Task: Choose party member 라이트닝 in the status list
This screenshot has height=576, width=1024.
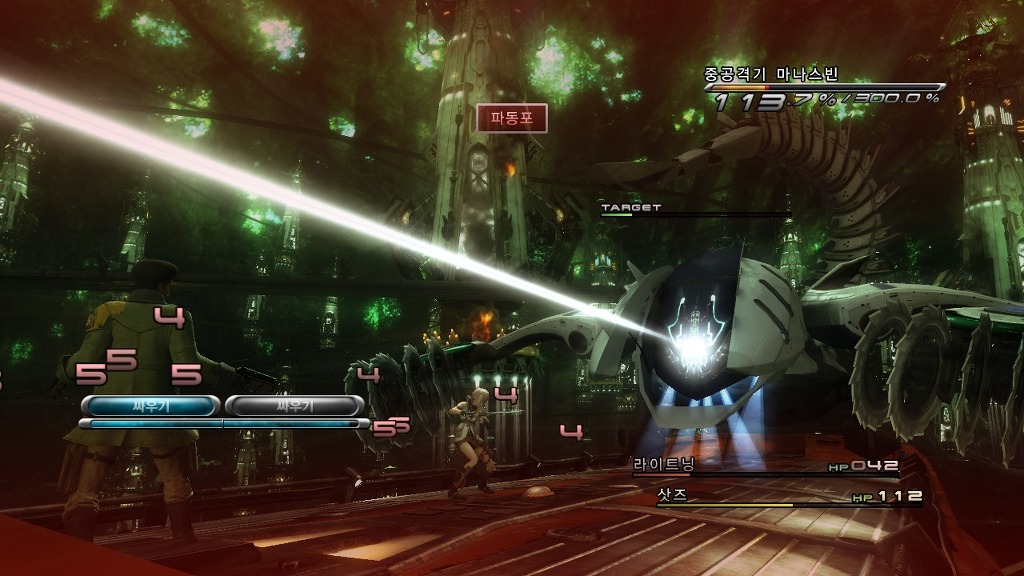Action: (x=663, y=465)
